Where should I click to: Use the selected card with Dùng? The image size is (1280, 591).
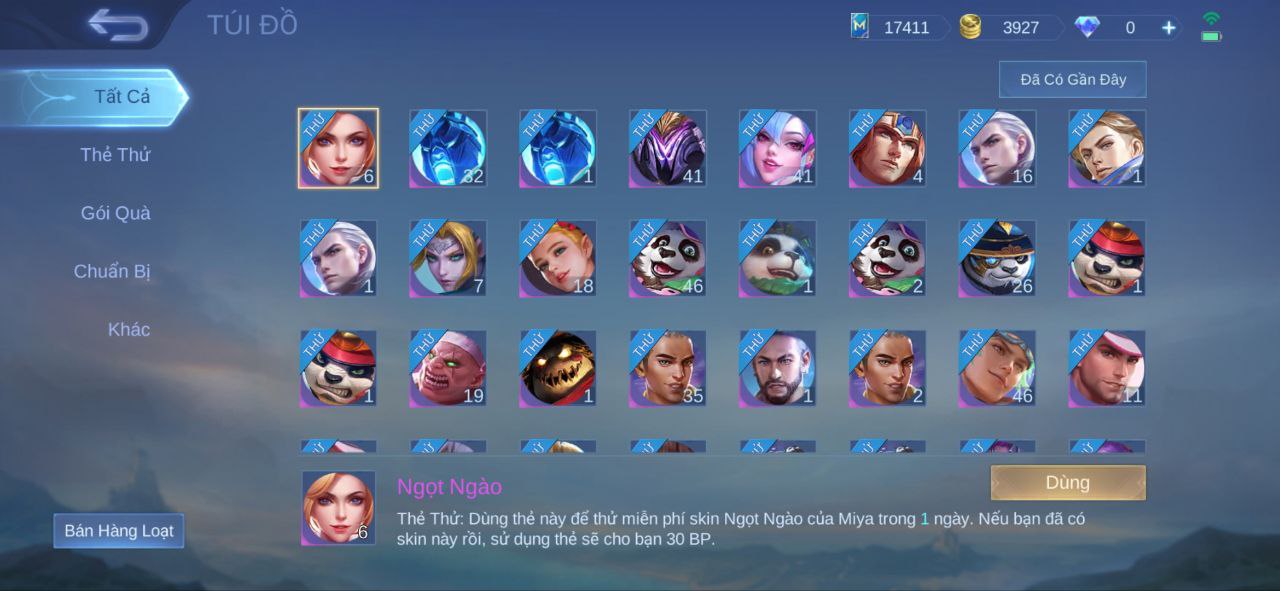coord(1067,483)
